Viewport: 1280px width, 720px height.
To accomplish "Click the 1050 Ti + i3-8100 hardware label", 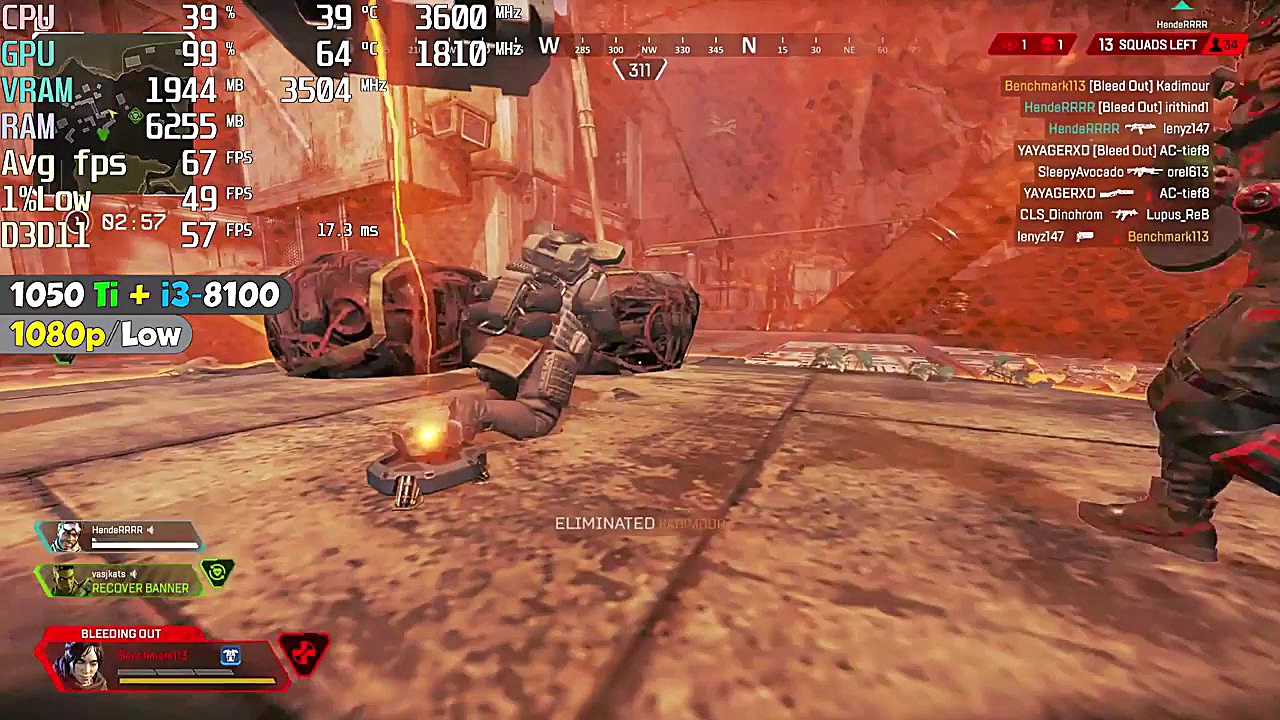I will (143, 295).
